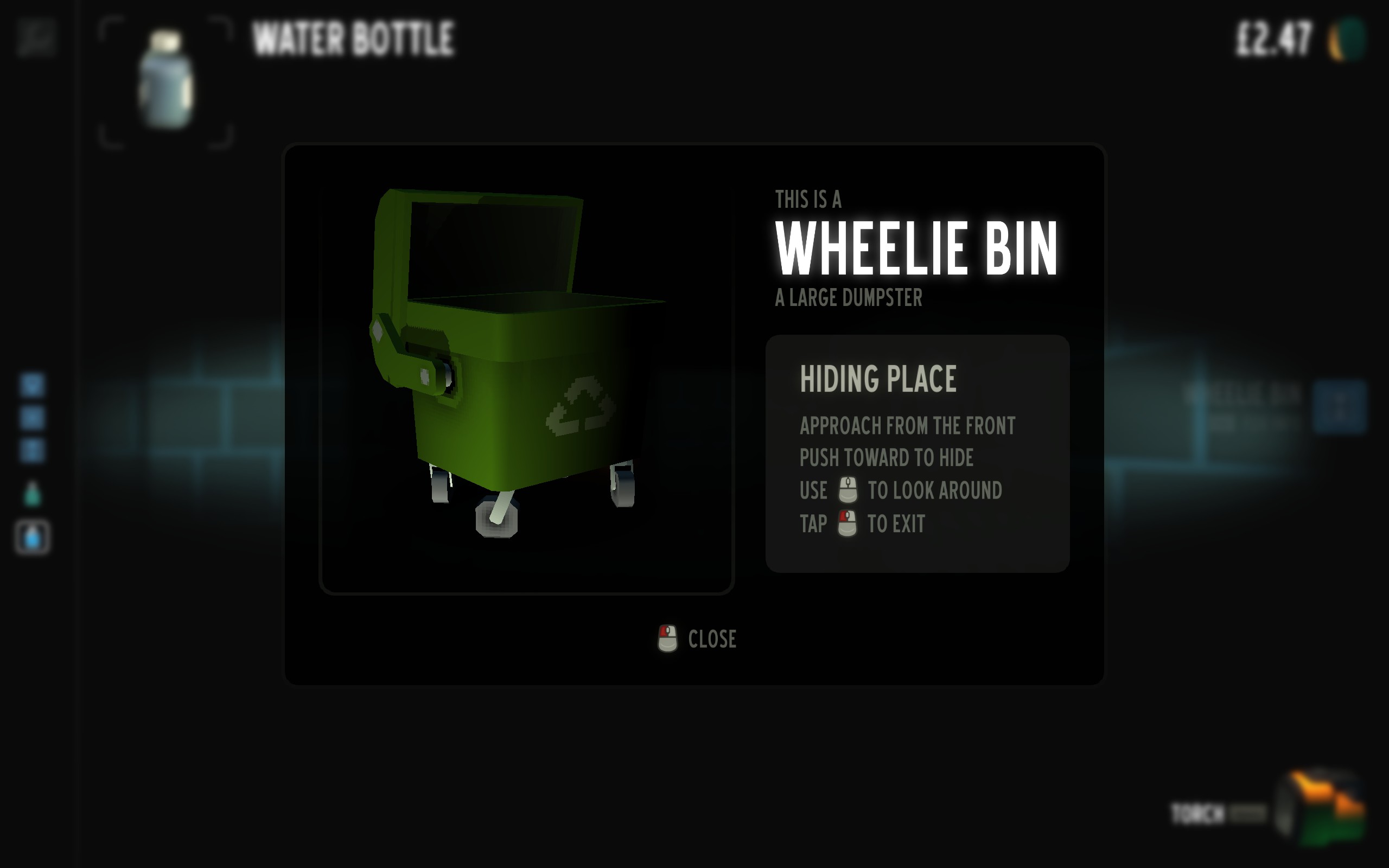Click the Water Bottle item portrait

[x=166, y=81]
